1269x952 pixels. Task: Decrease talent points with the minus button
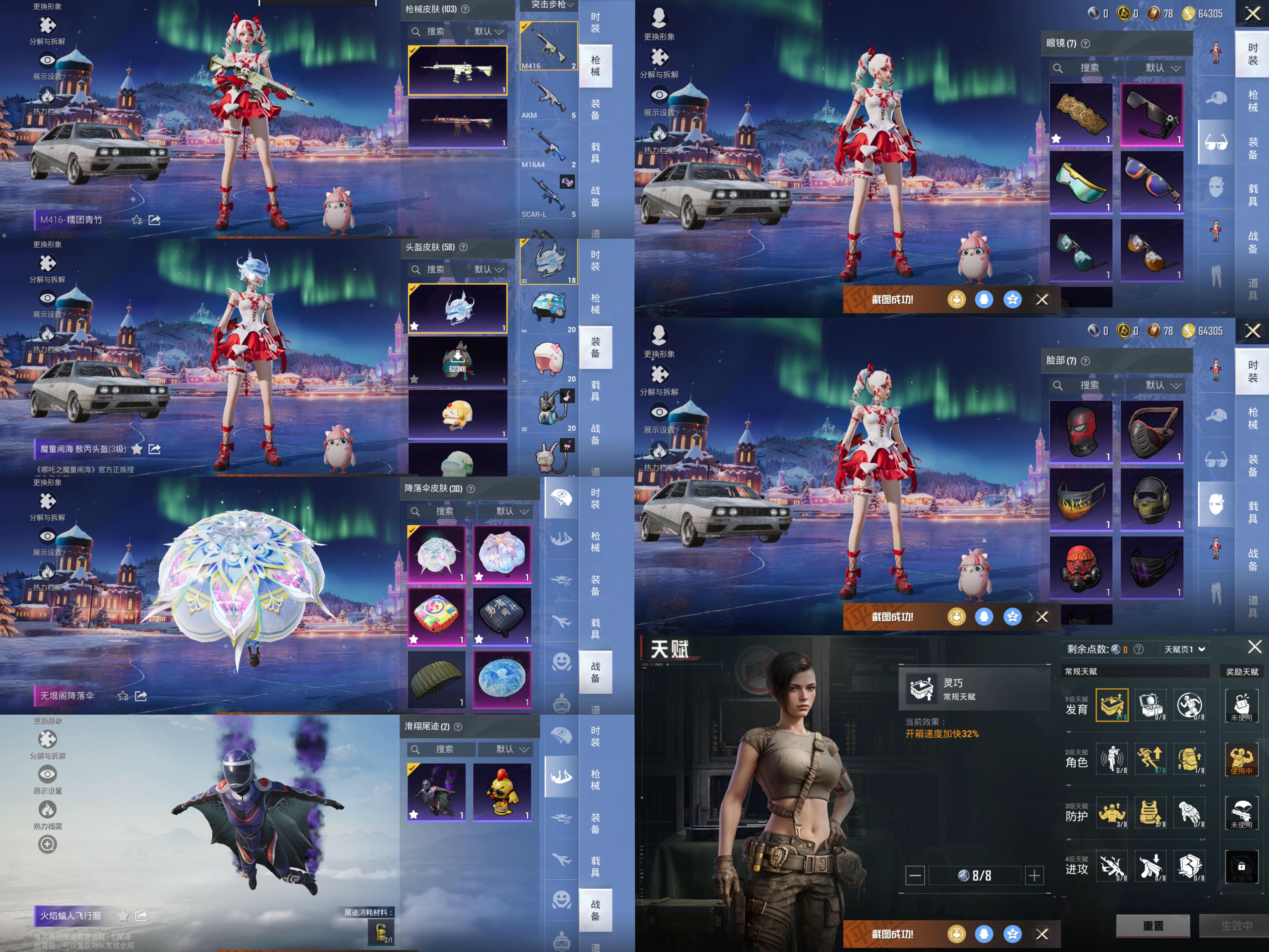click(915, 875)
